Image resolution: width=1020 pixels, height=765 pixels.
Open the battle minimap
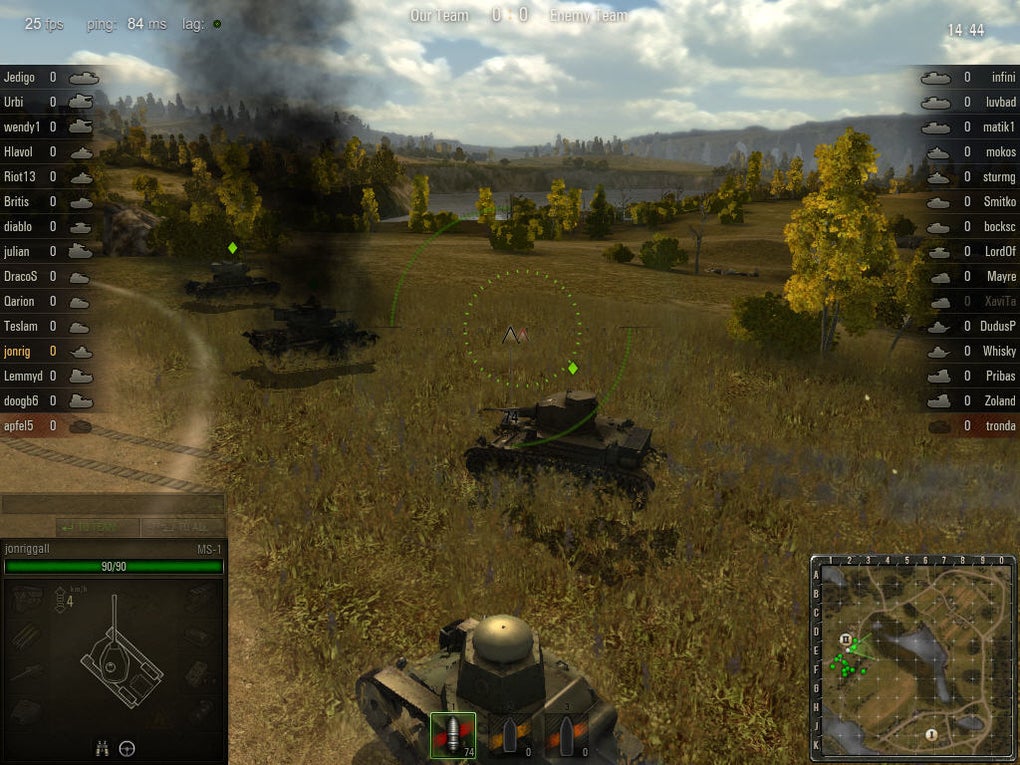[x=912, y=657]
